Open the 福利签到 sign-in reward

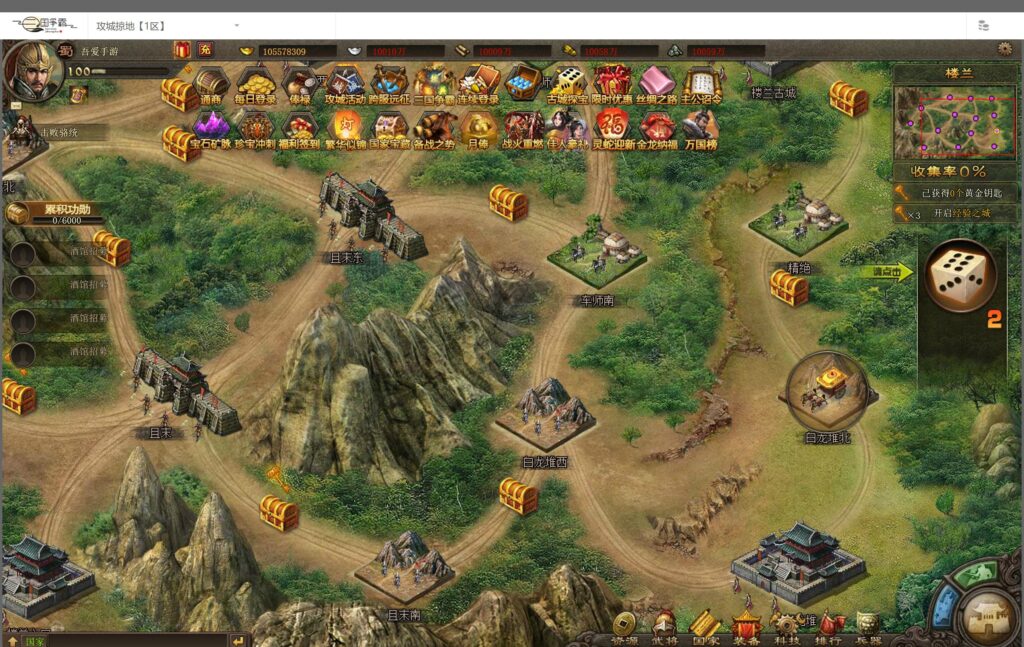click(300, 129)
